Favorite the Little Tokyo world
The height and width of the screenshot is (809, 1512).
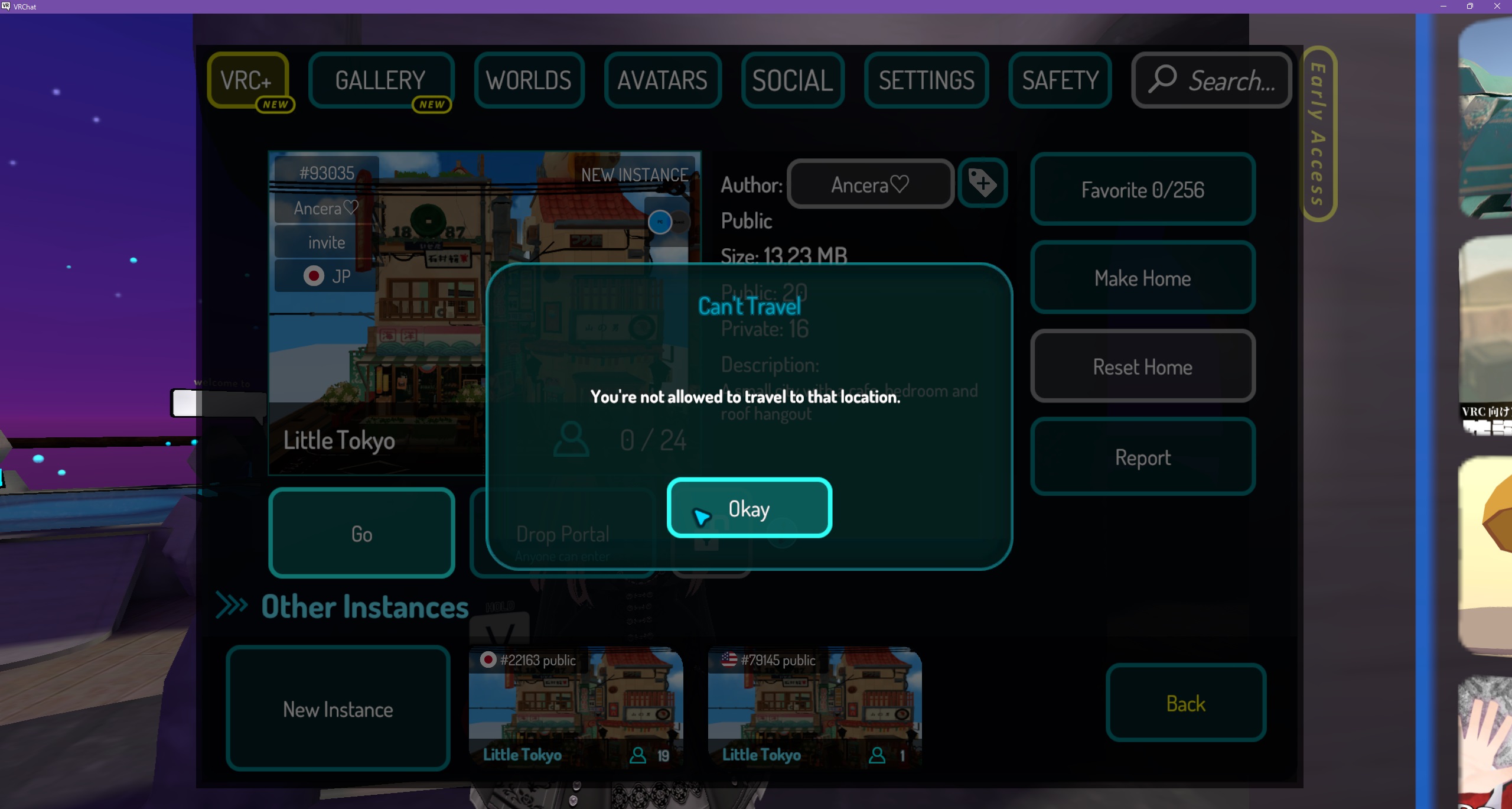point(1142,190)
